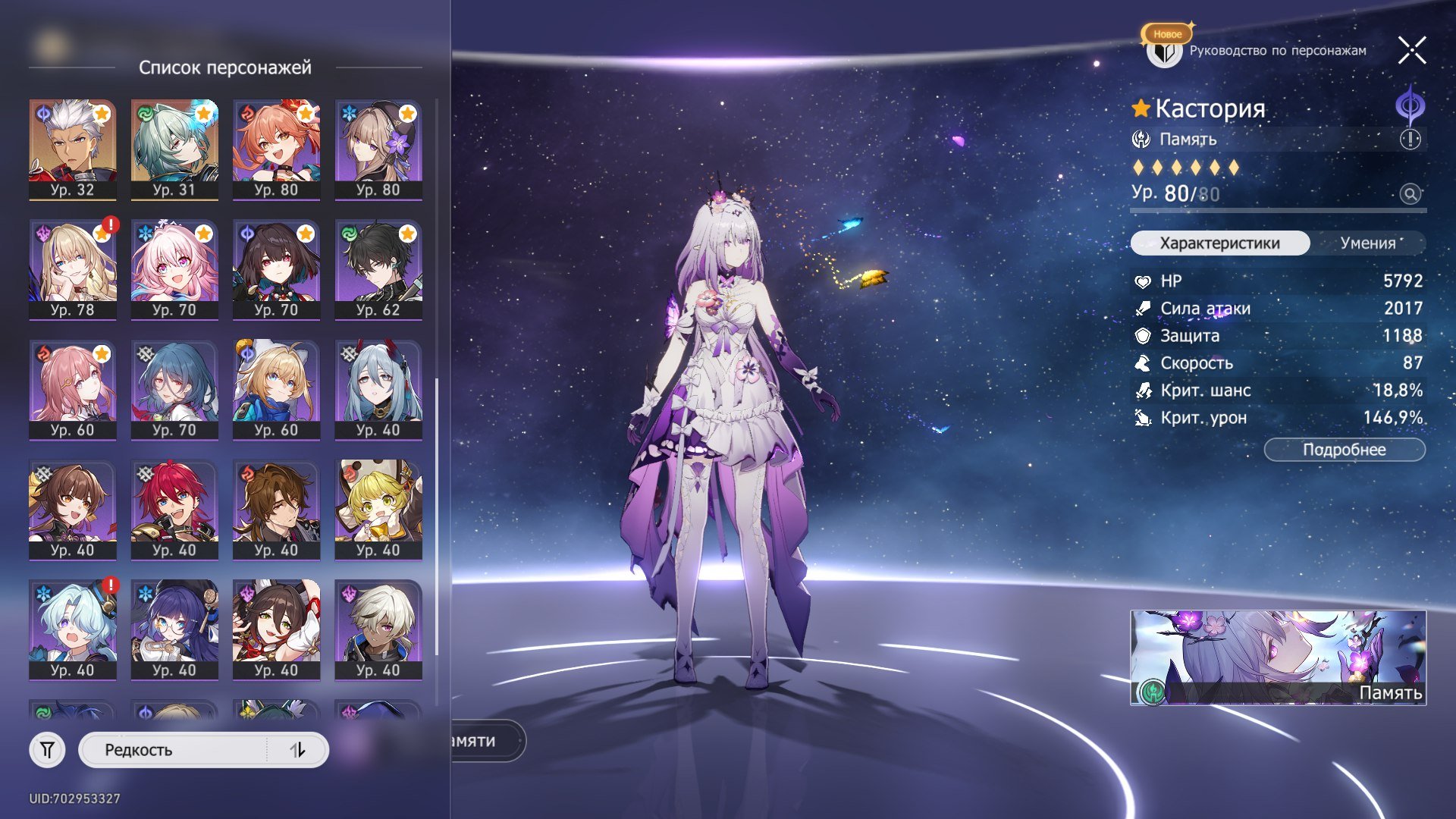Choose the green-haired level 31 character
This screenshot has height=819, width=1456.
[174, 149]
